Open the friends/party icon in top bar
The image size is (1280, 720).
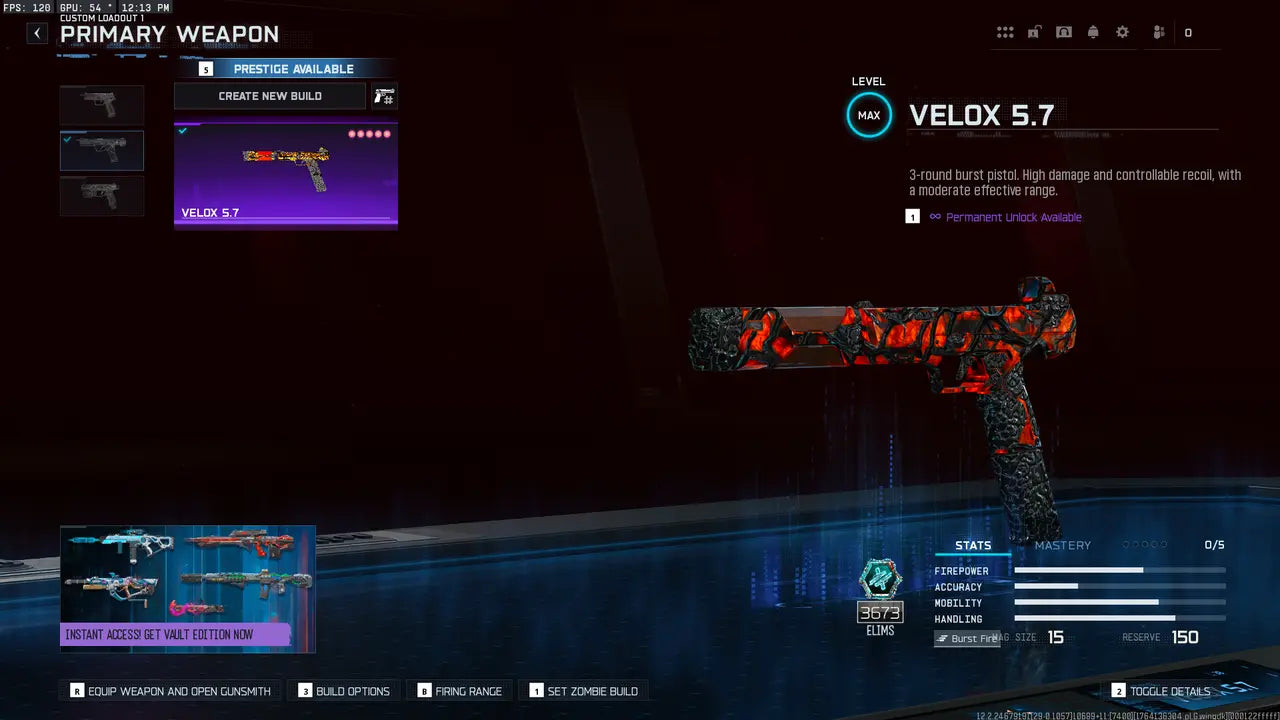(1157, 31)
